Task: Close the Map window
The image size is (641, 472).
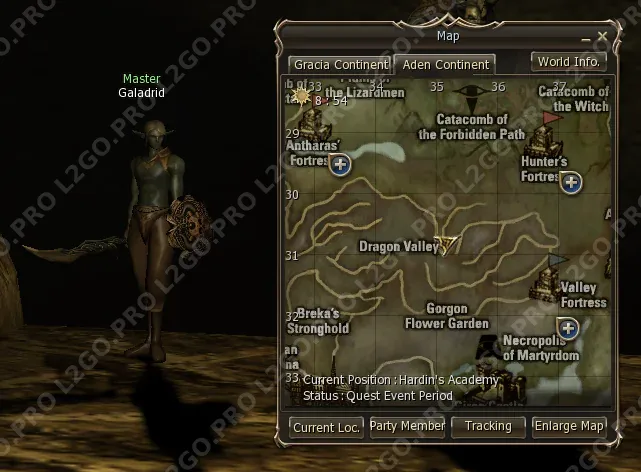Action: (602, 36)
